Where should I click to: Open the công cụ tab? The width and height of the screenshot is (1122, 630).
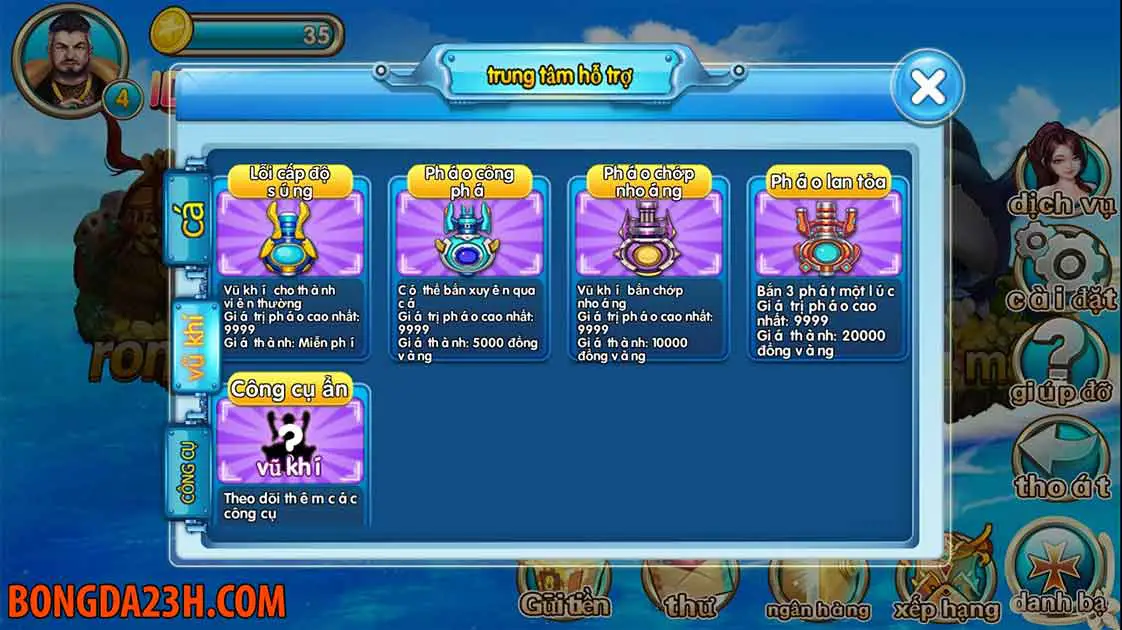(x=189, y=469)
